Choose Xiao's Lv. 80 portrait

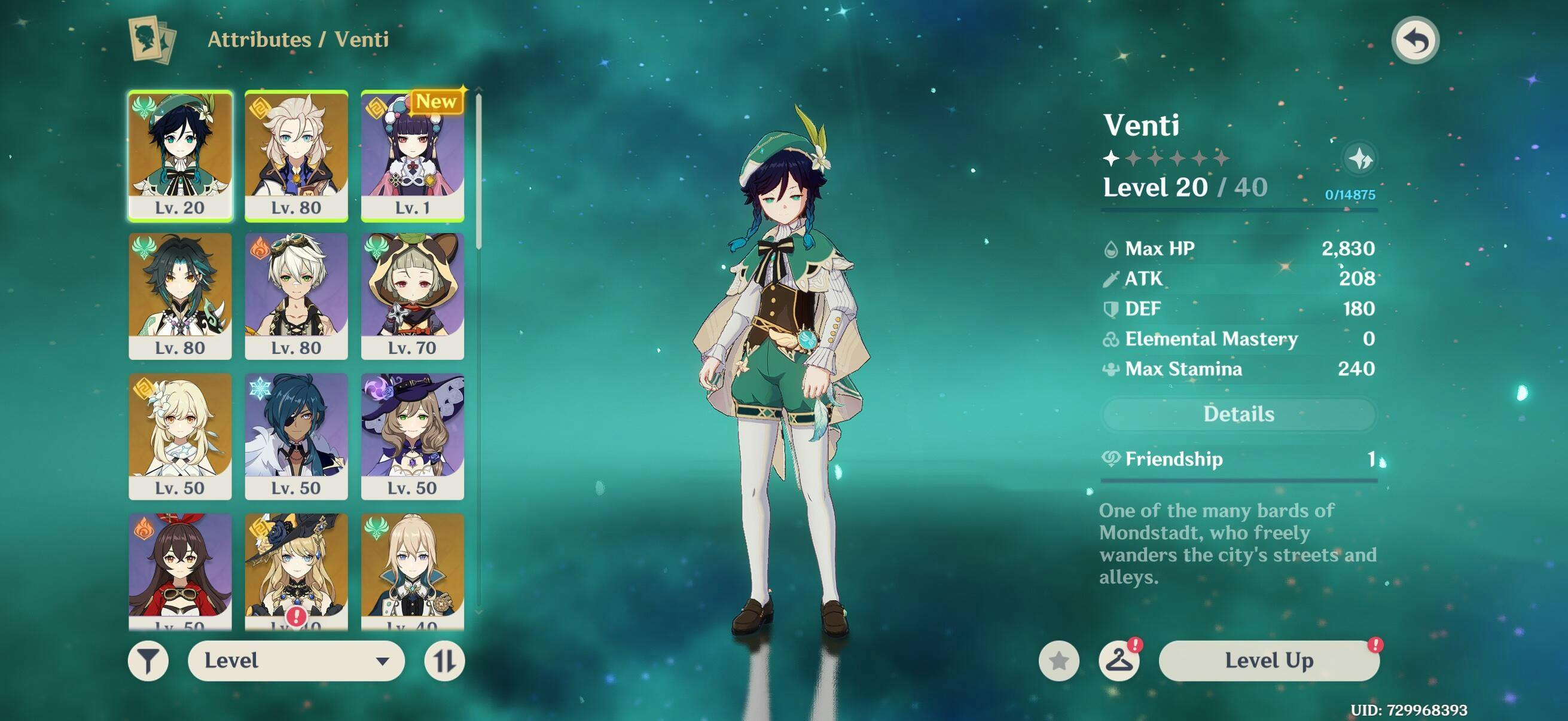[x=180, y=296]
